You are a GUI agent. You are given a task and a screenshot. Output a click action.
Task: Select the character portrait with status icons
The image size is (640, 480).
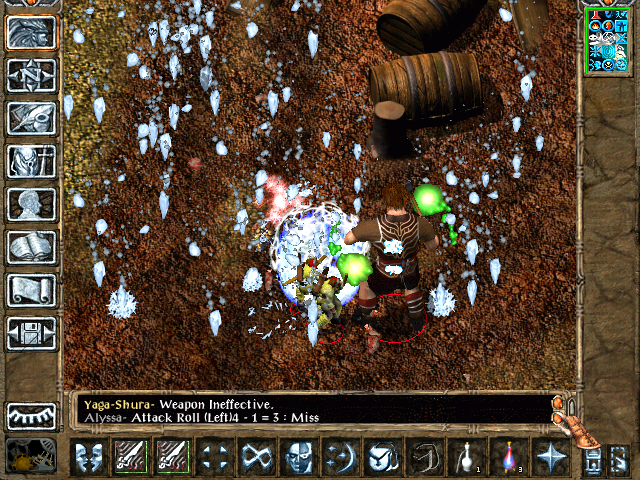click(609, 40)
